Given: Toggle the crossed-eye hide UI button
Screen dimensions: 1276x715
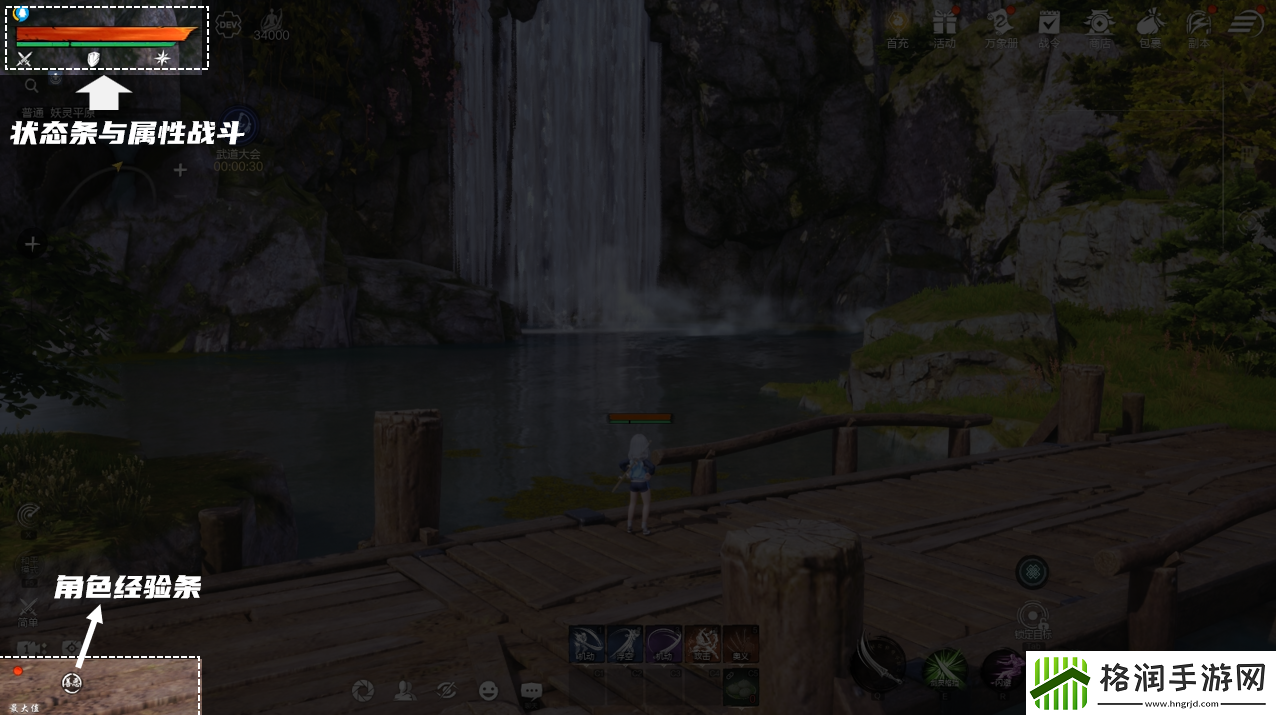Looking at the screenshot, I should (x=446, y=690).
